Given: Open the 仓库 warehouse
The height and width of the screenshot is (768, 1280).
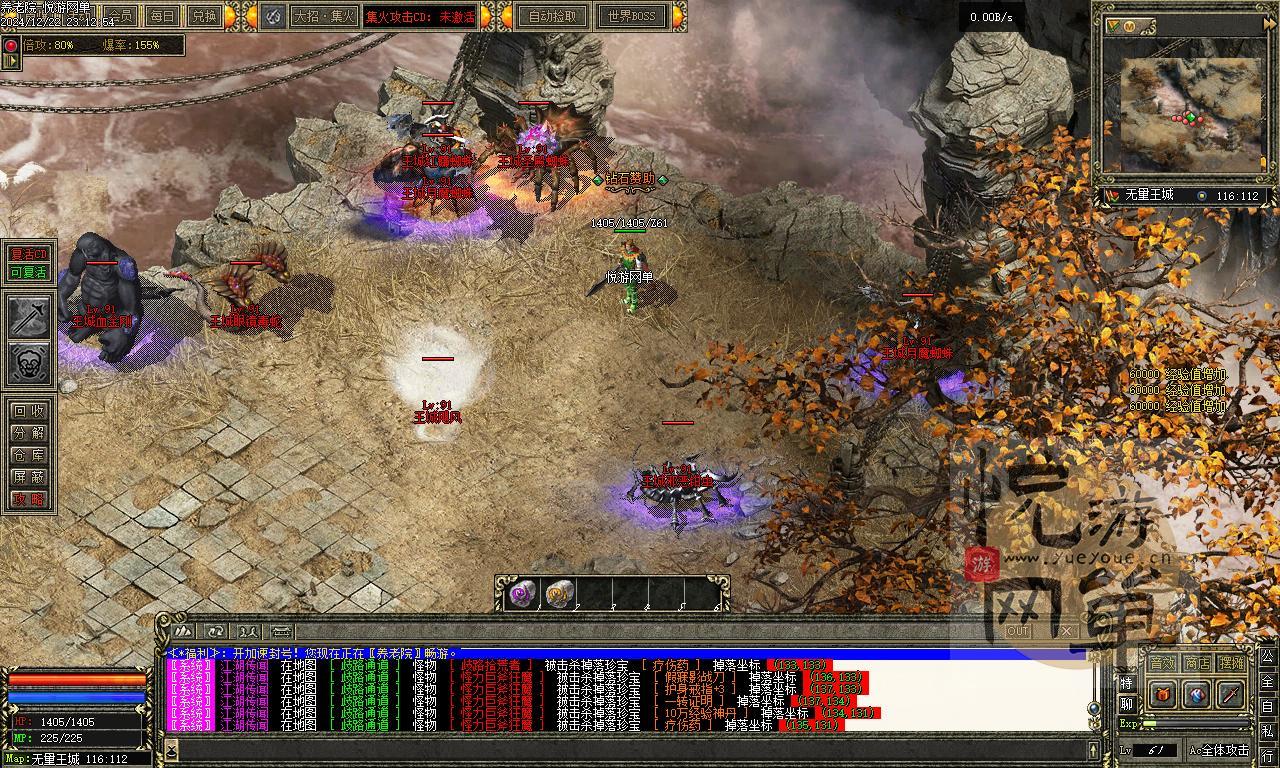Looking at the screenshot, I should pyautogui.click(x=29, y=455).
